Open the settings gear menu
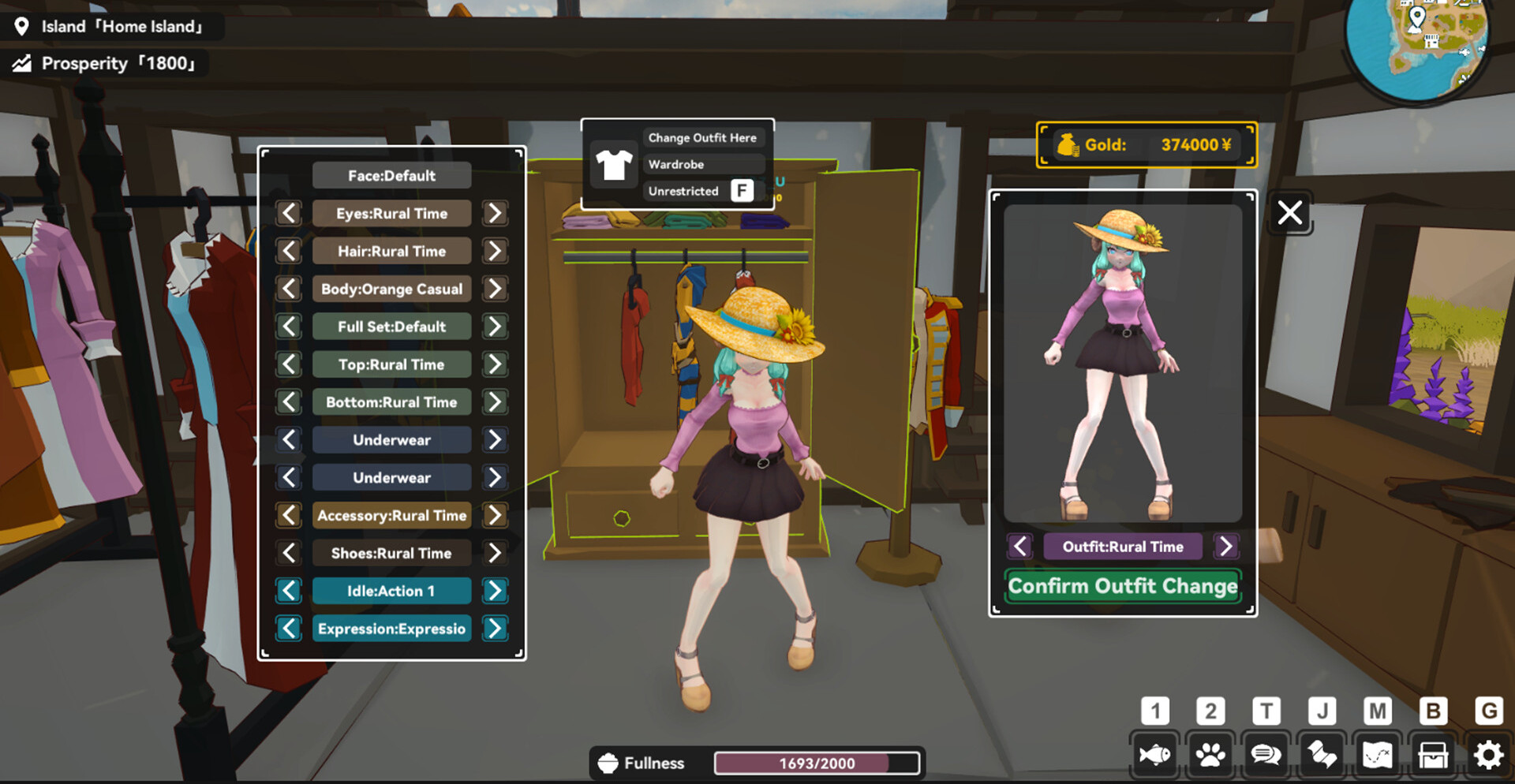 pyautogui.click(x=1488, y=755)
